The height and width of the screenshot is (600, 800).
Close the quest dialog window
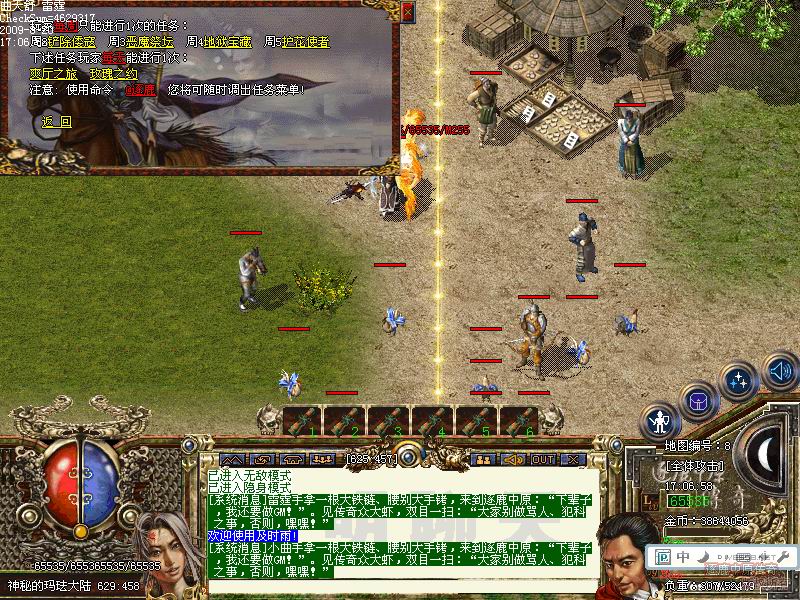pos(407,12)
